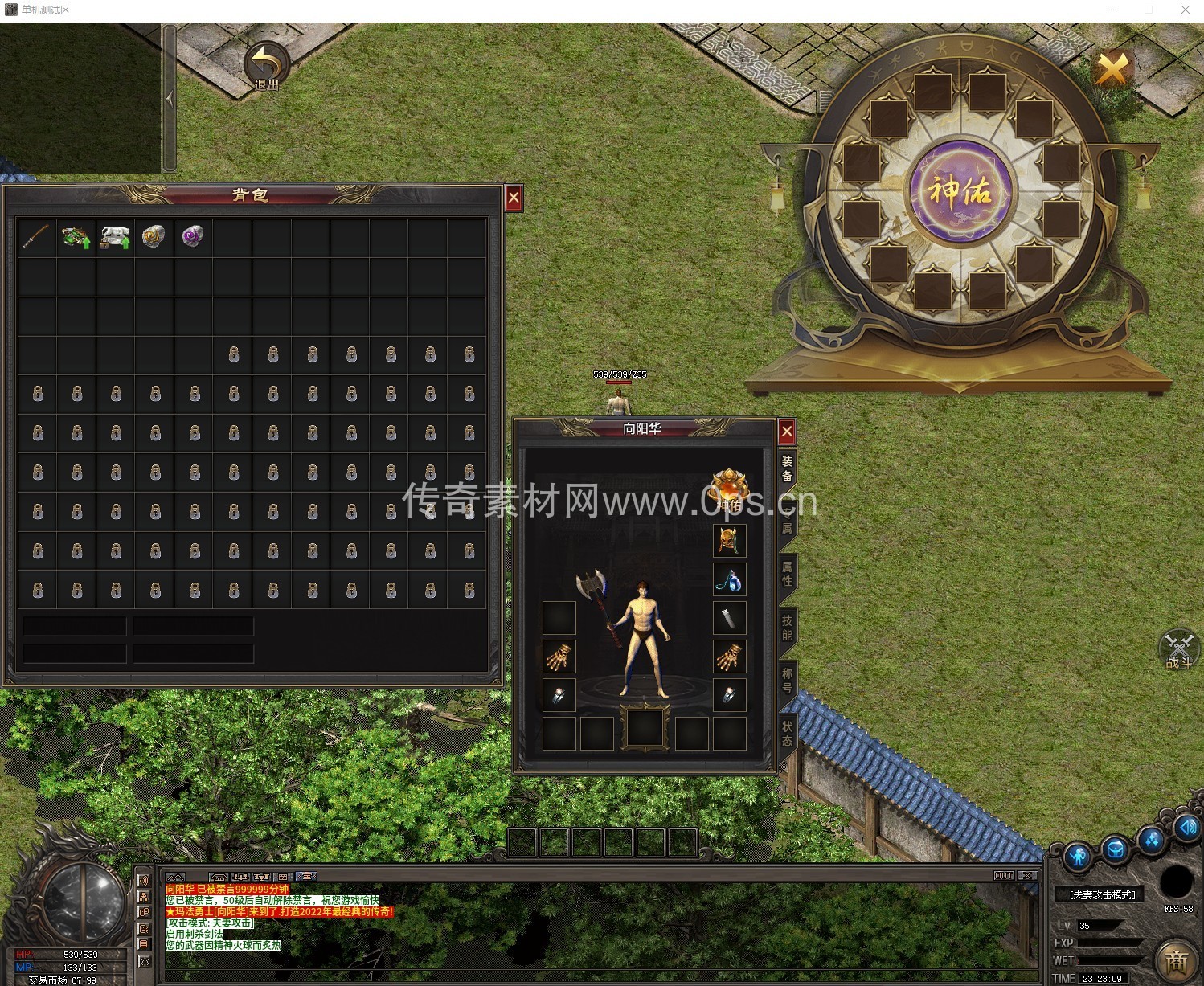Show the 称号 titles tab
Viewport: 1204px width, 986px height.
(x=787, y=680)
